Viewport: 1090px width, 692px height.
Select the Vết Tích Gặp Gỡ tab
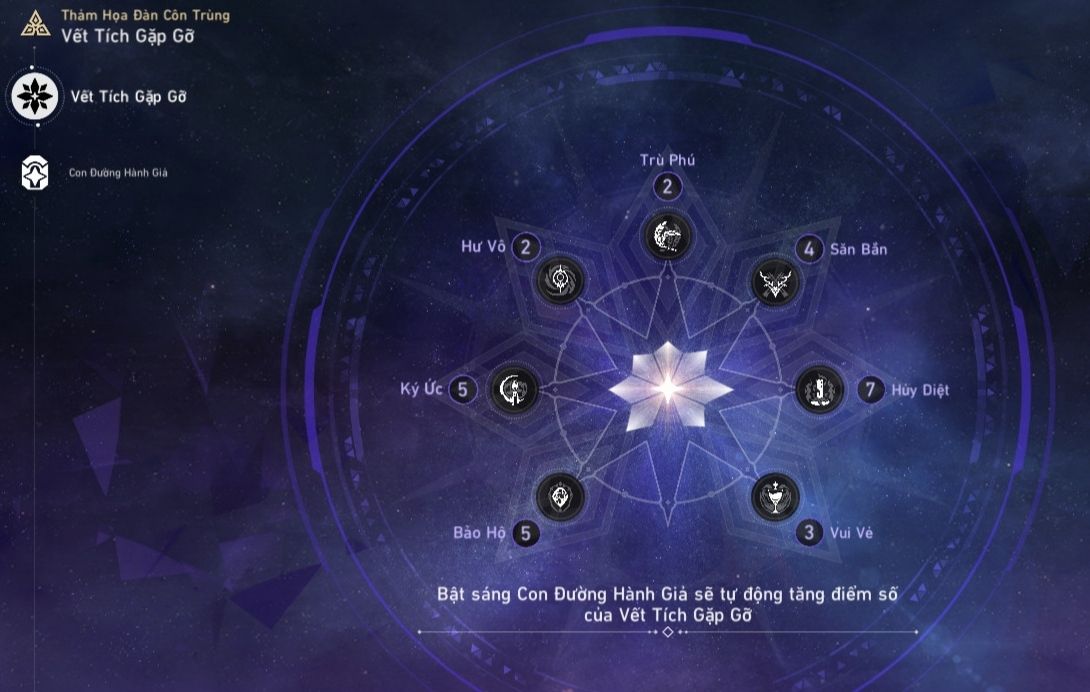[x=36, y=97]
